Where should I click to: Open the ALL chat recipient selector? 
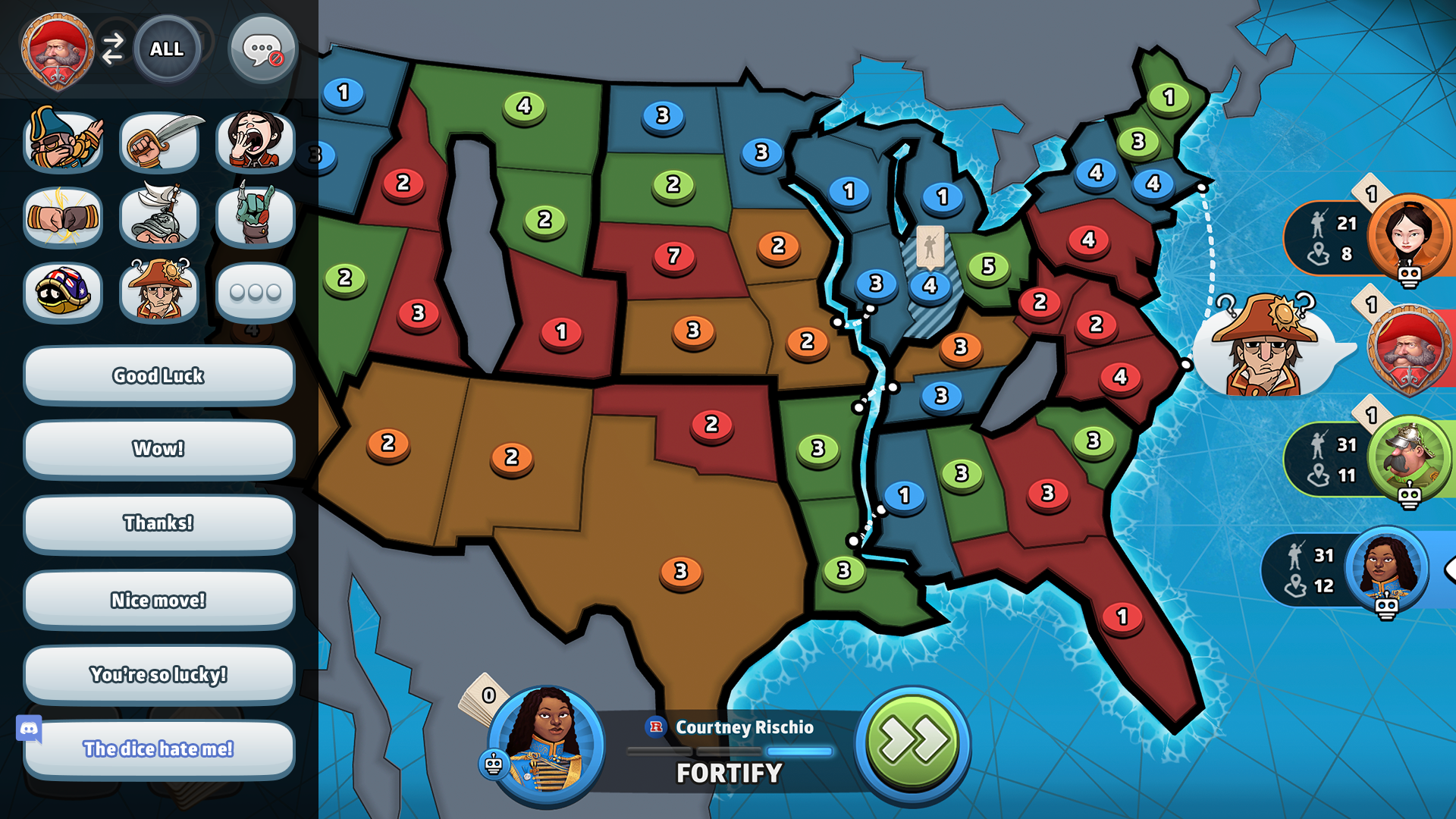click(x=168, y=49)
